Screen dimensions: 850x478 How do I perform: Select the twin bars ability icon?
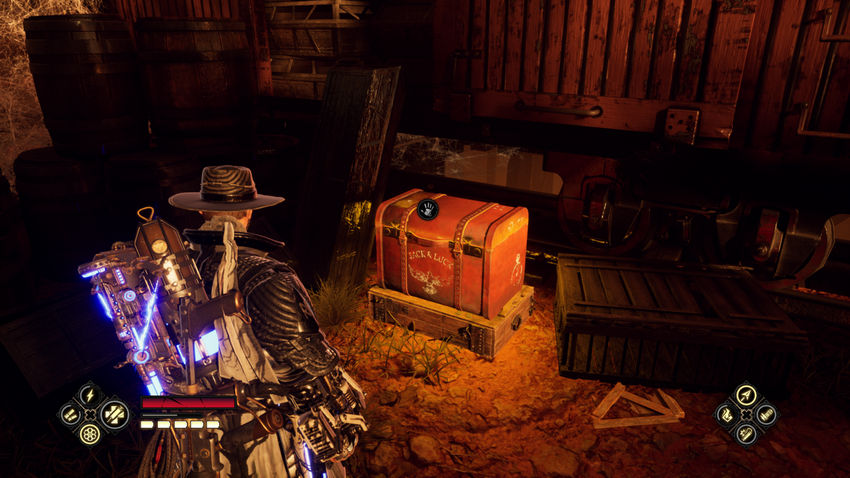click(x=71, y=413)
